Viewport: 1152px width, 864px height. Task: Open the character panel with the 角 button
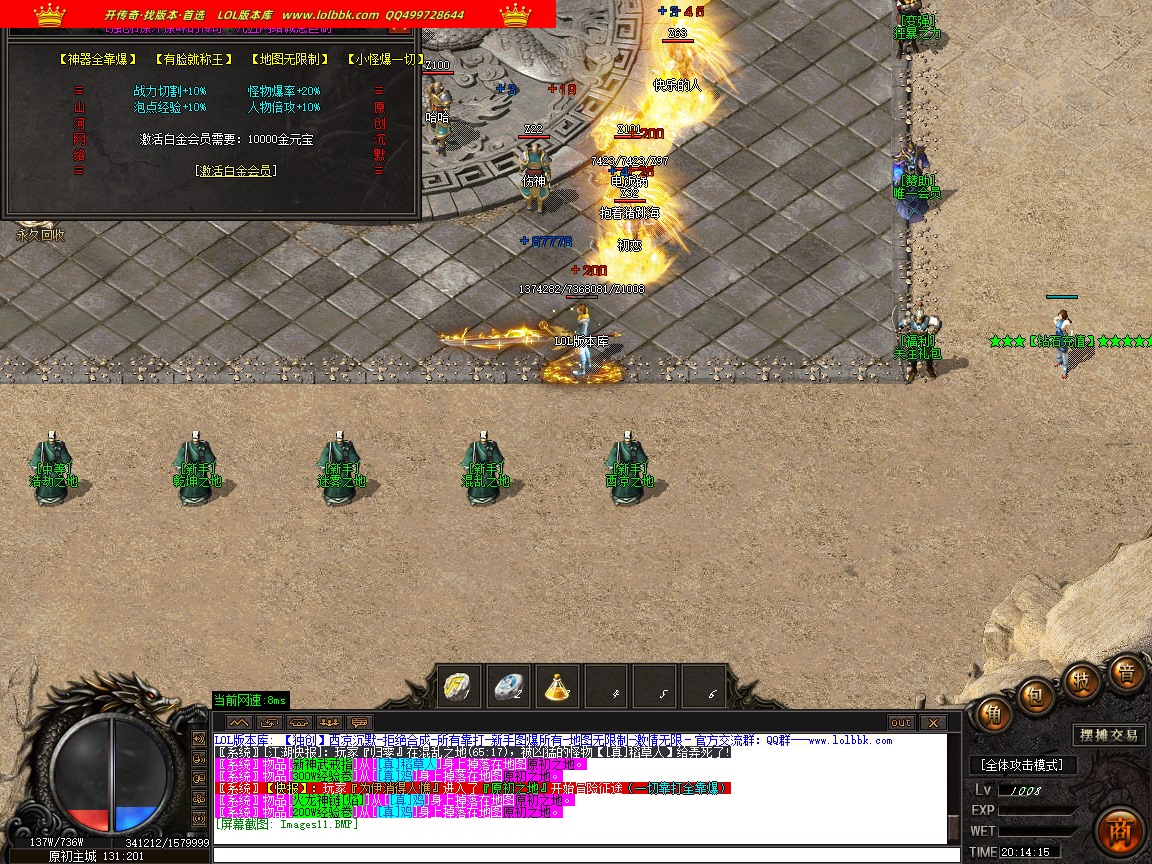click(x=993, y=716)
